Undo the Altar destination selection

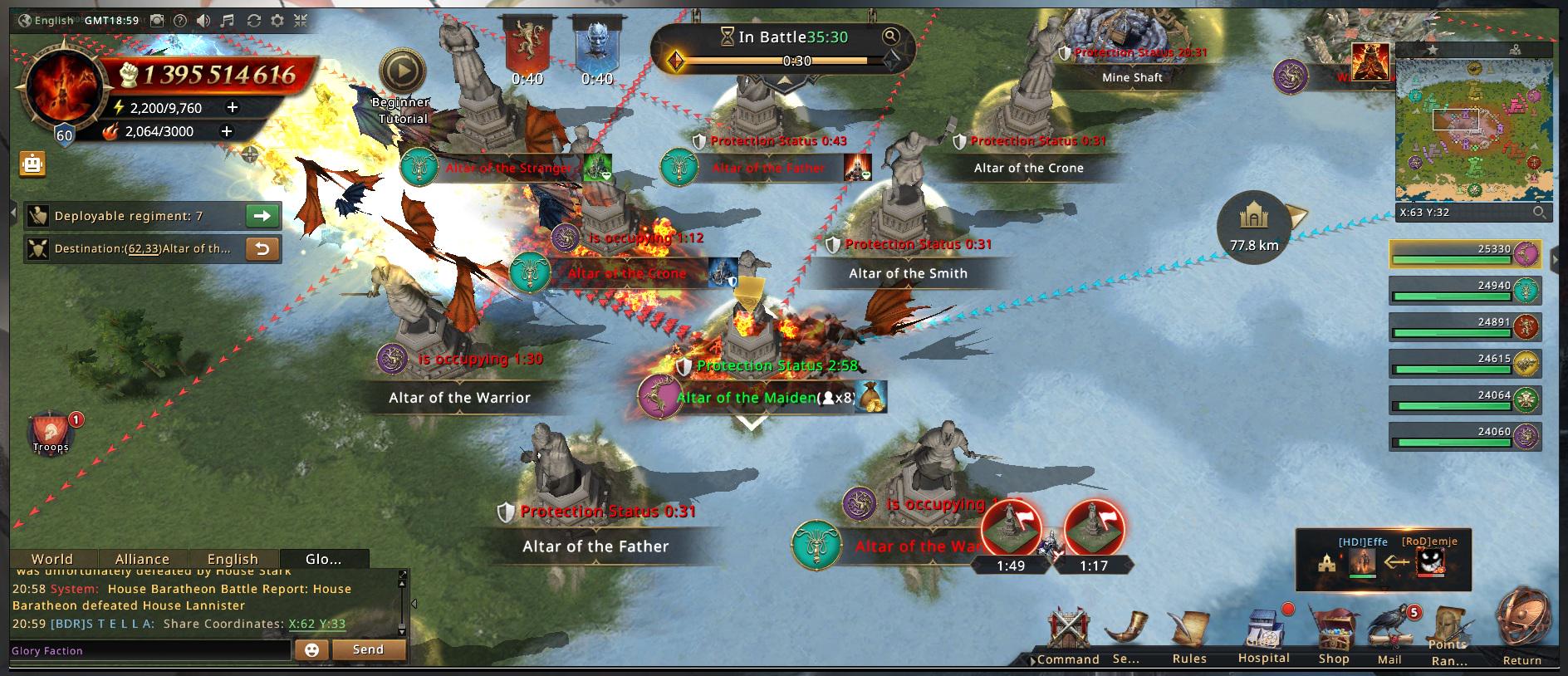(x=262, y=248)
